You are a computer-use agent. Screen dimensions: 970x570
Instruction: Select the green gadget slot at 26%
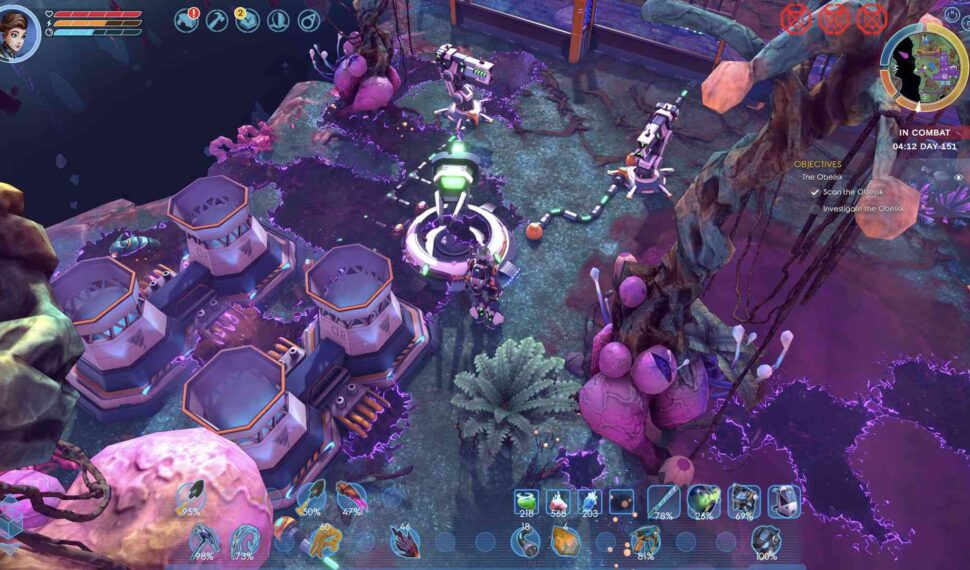coord(704,501)
